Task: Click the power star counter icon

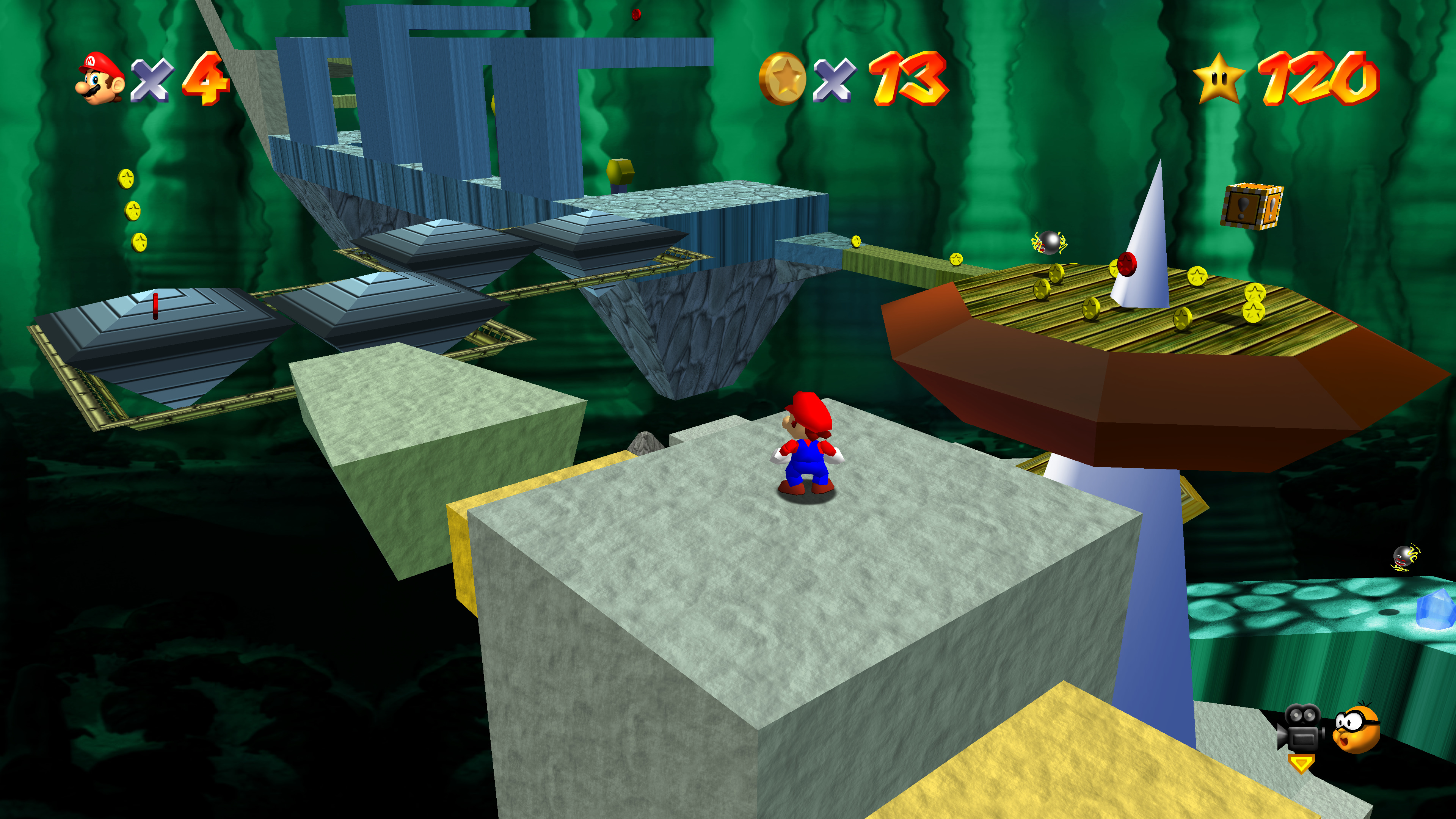Action: click(1219, 78)
